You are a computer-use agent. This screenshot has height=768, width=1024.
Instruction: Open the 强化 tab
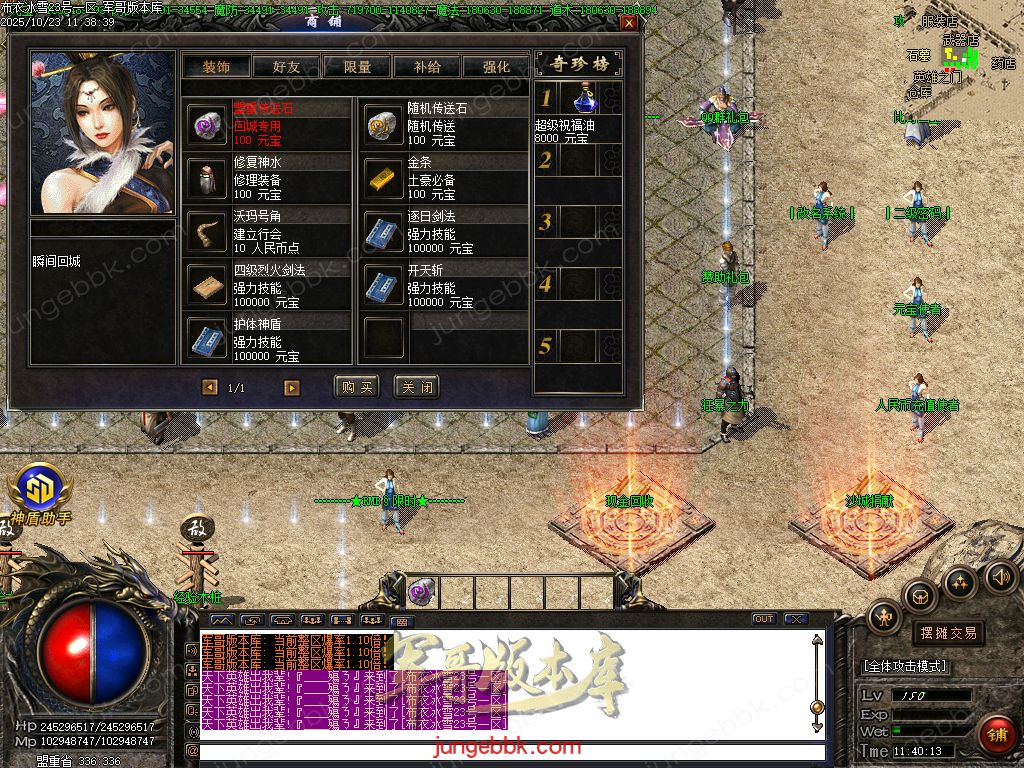pyautogui.click(x=496, y=67)
